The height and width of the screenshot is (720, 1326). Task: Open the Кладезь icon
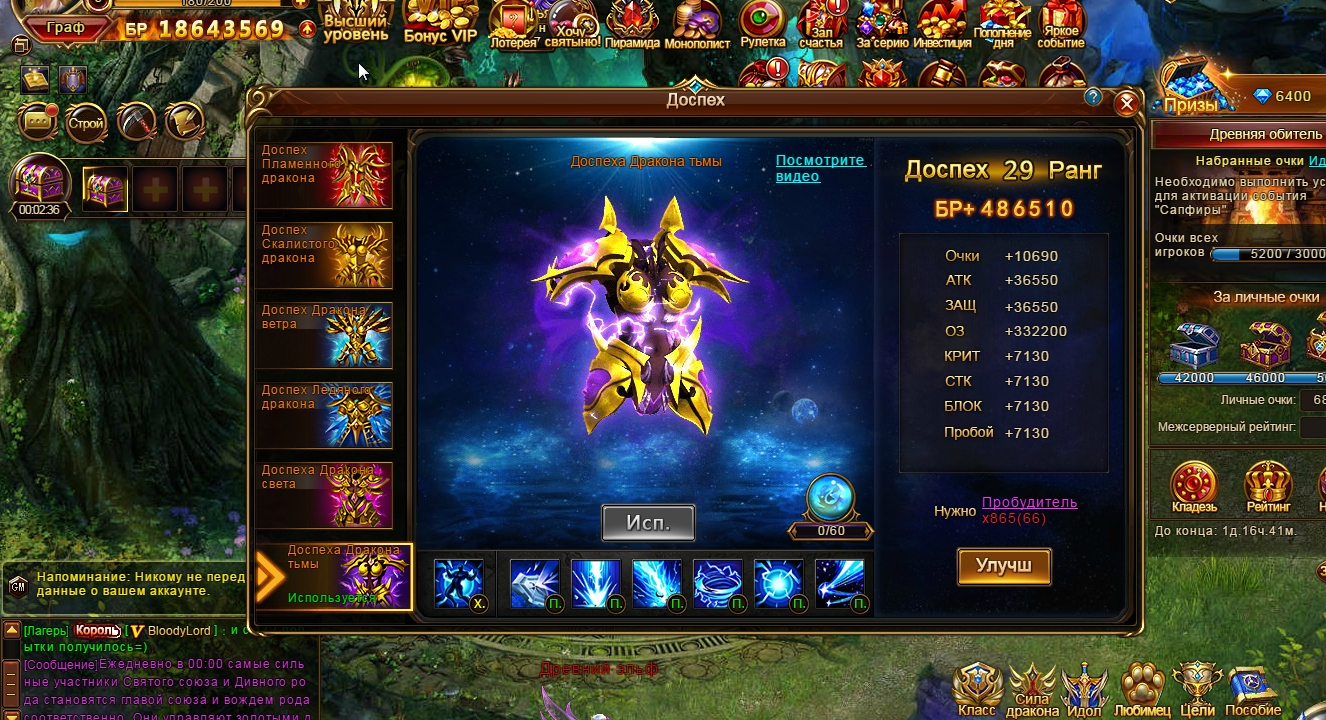[x=1194, y=486]
